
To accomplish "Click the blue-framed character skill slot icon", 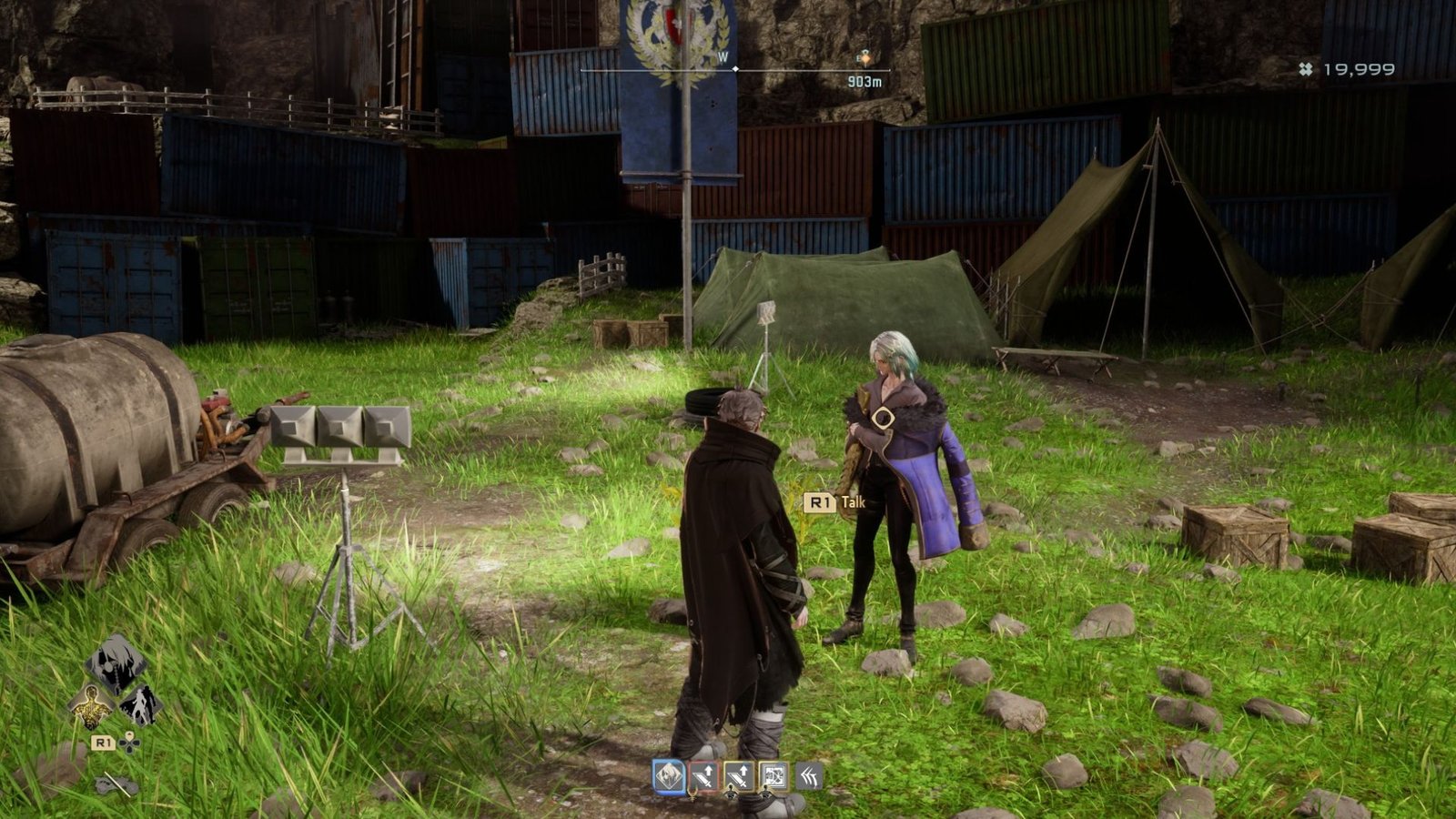I will [668, 775].
